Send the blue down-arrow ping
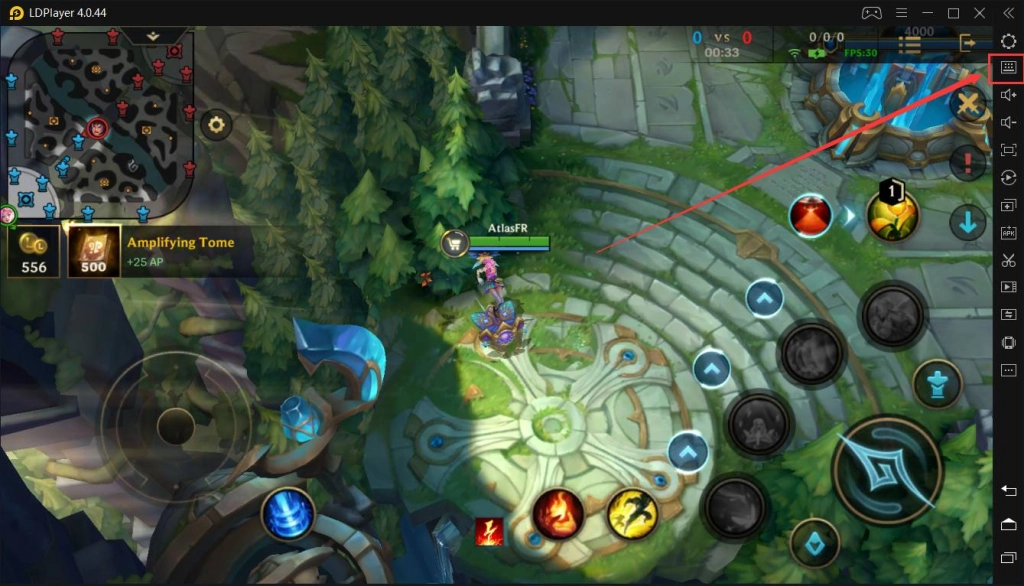Screen dimensions: 1024x586 click(x=967, y=222)
